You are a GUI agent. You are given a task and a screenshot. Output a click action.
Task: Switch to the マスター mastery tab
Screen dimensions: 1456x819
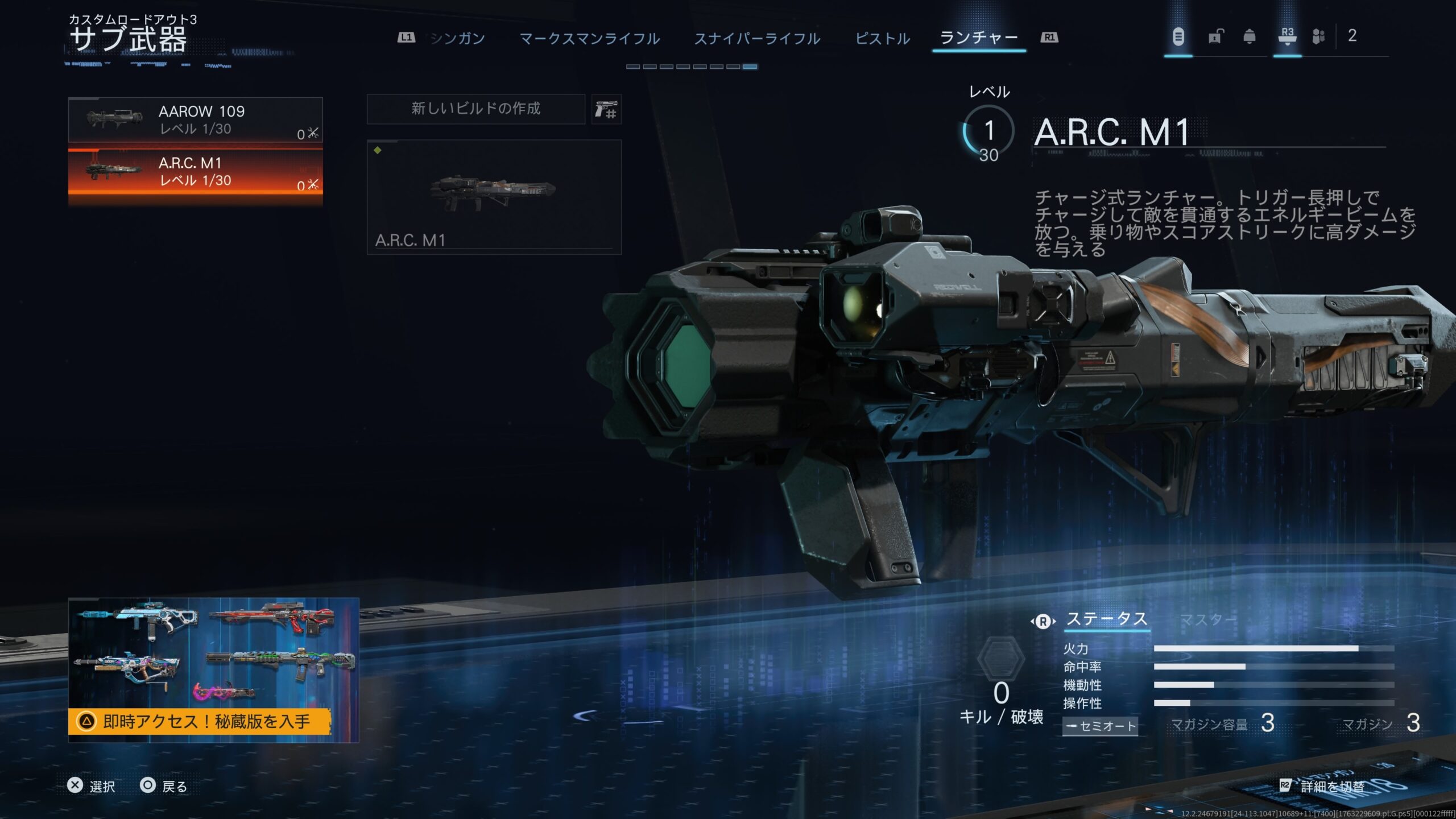pyautogui.click(x=1207, y=619)
